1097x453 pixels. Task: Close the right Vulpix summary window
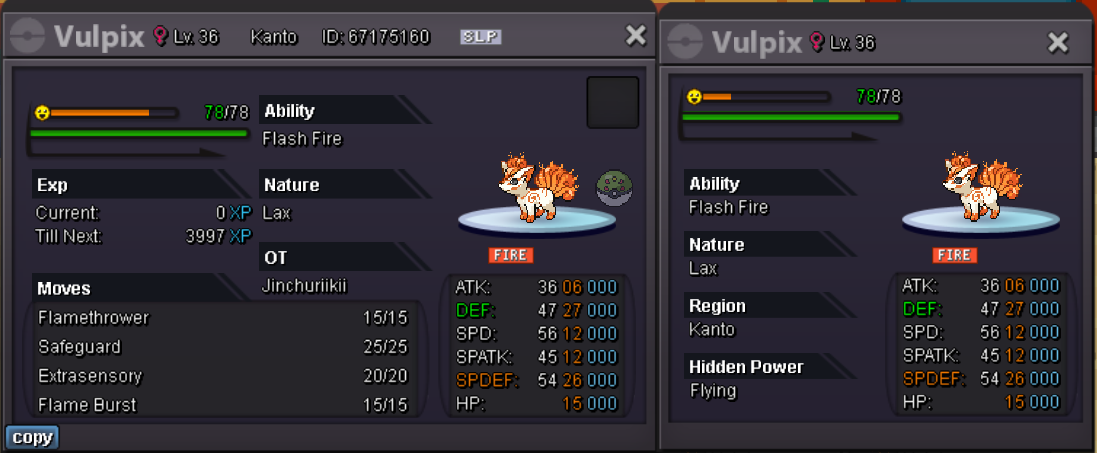[x=1058, y=42]
